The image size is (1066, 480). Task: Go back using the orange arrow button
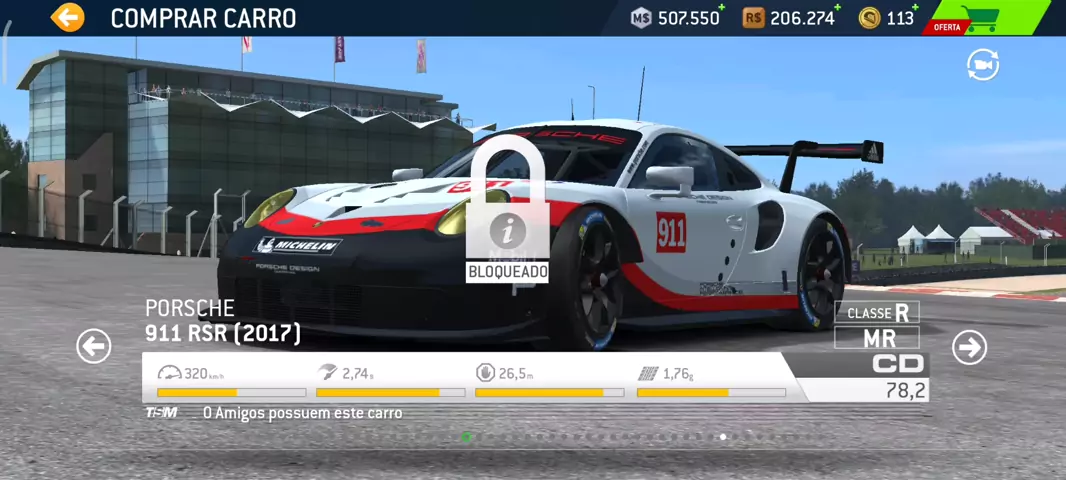[68, 17]
